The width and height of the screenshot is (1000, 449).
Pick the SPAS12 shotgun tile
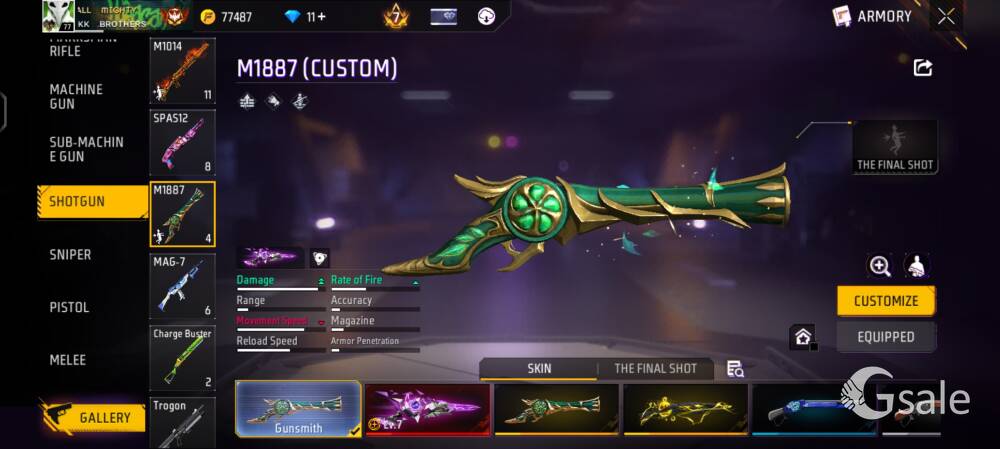pos(182,143)
